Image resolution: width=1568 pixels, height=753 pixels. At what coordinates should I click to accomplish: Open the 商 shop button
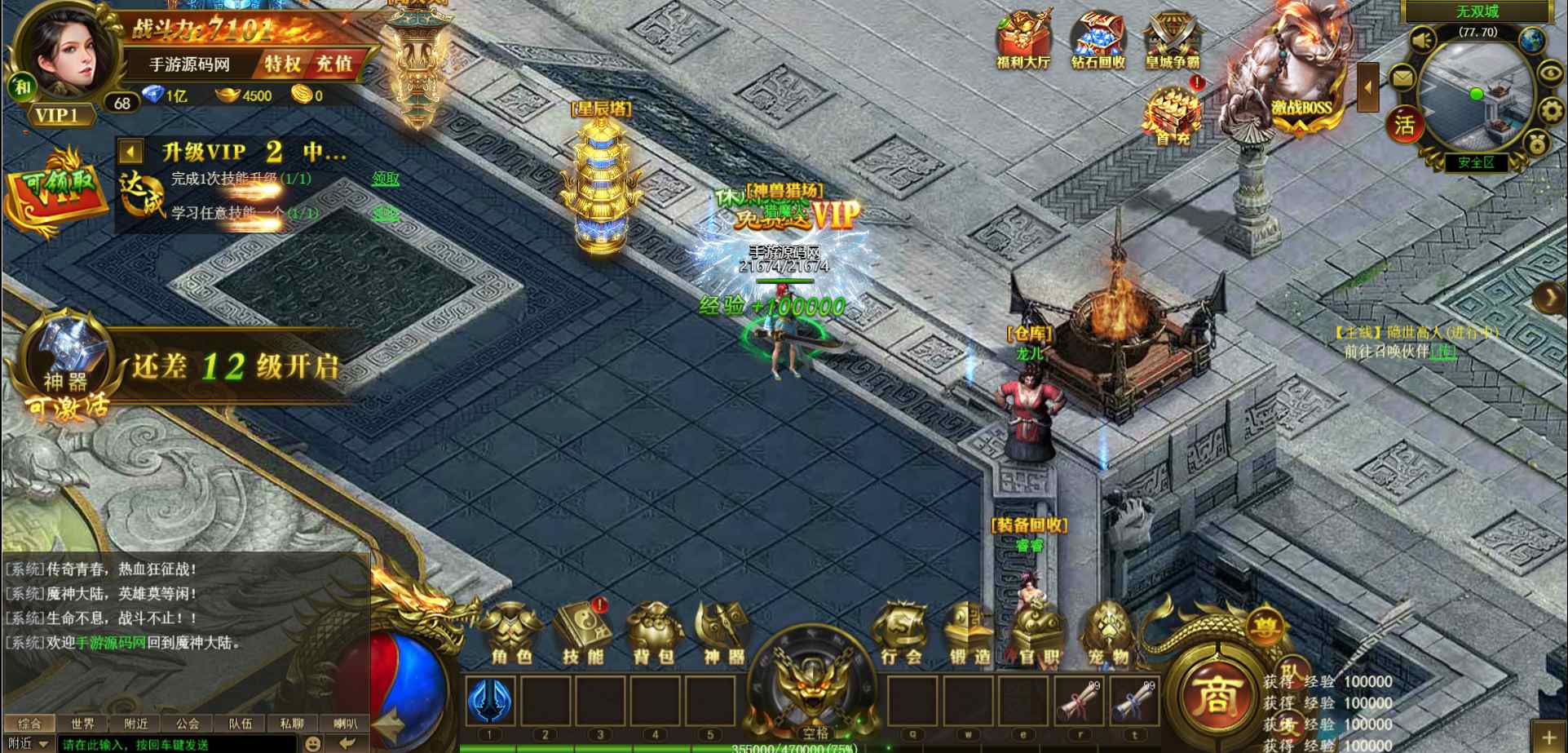tap(1216, 698)
